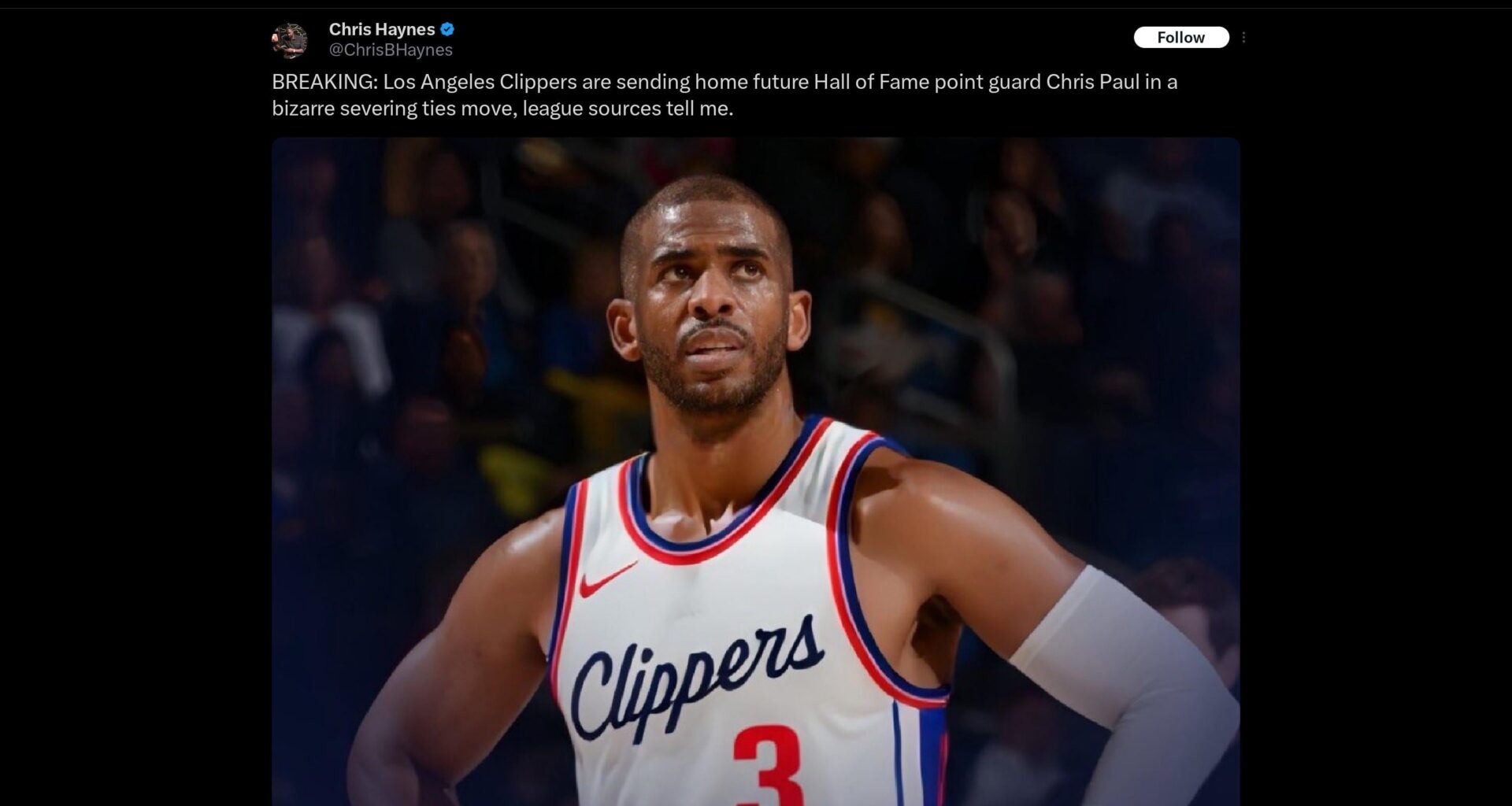Image resolution: width=1512 pixels, height=806 pixels.
Task: Click the Follow button
Action: [1180, 37]
